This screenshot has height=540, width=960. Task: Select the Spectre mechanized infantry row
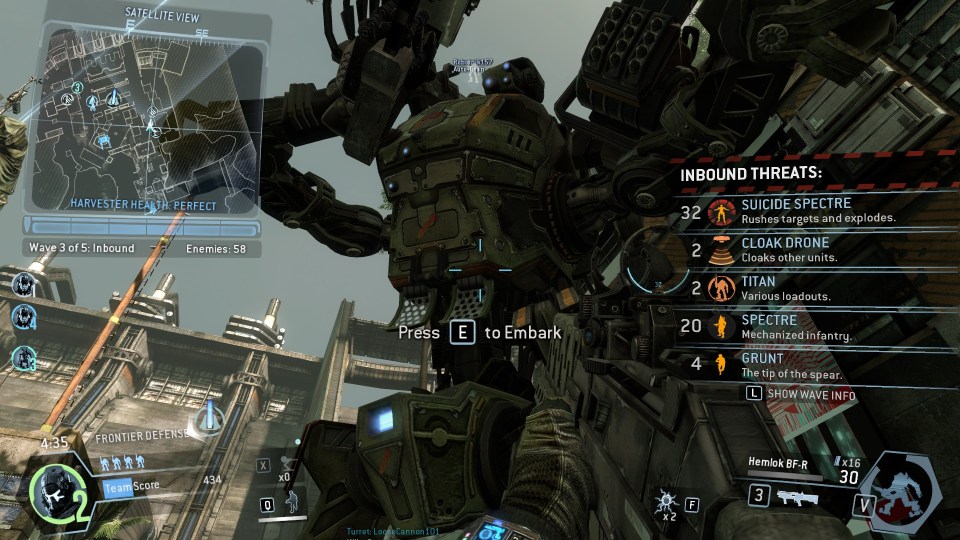(x=800, y=327)
